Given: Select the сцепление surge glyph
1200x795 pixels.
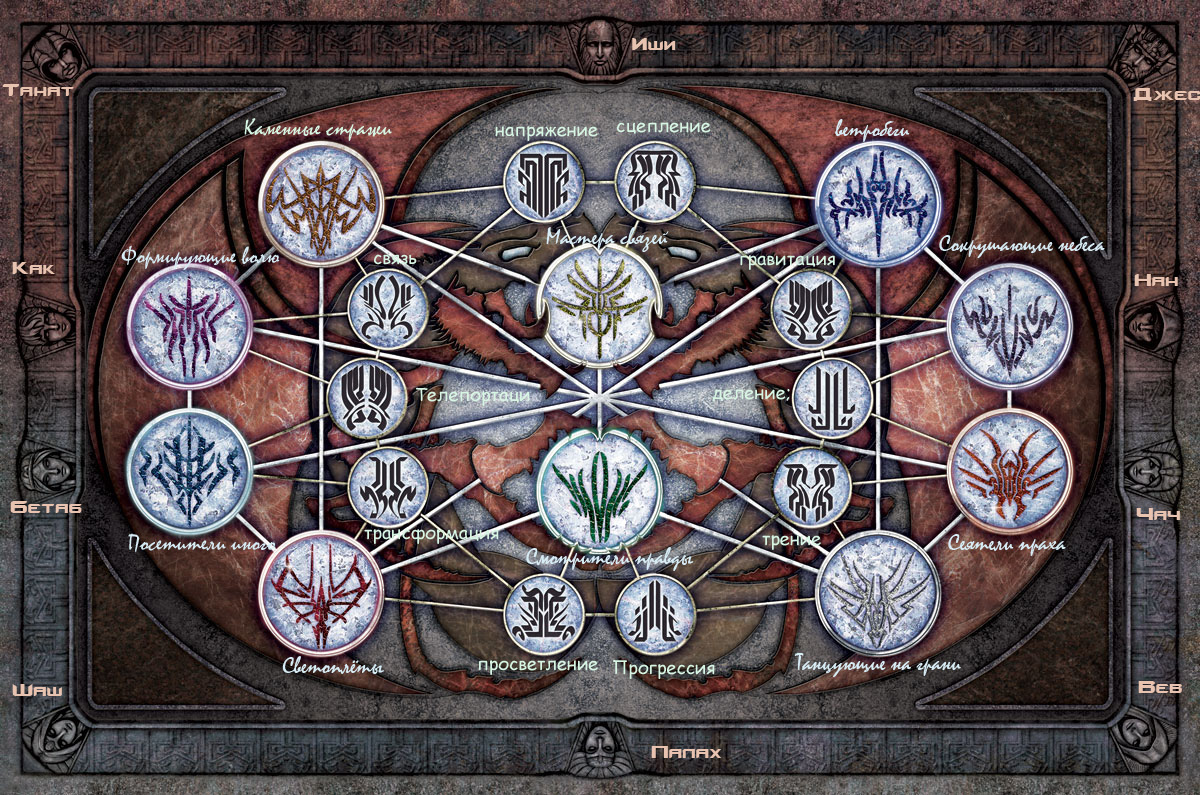Looking at the screenshot, I should click(654, 183).
